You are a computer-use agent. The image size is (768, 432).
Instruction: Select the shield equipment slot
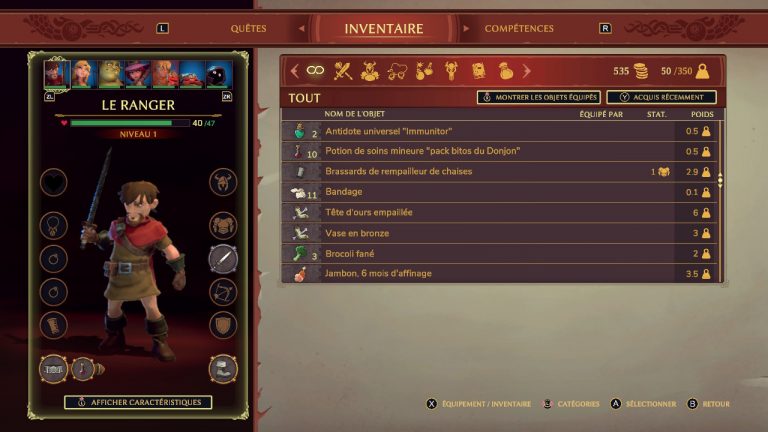(223, 325)
